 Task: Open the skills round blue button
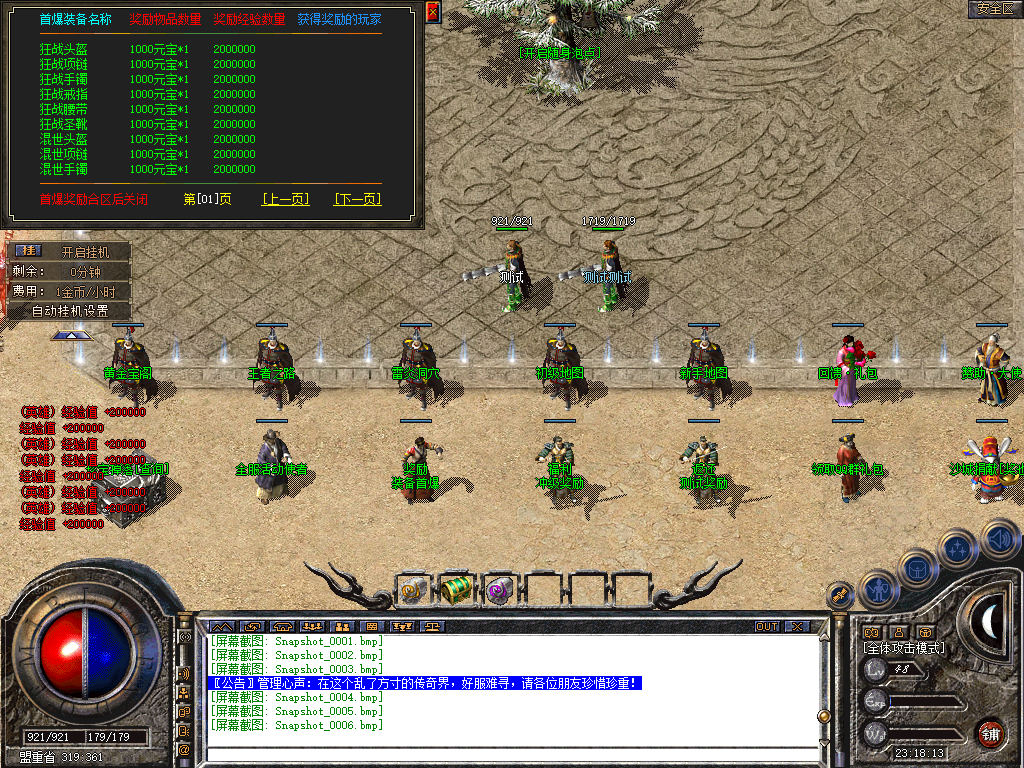[958, 548]
